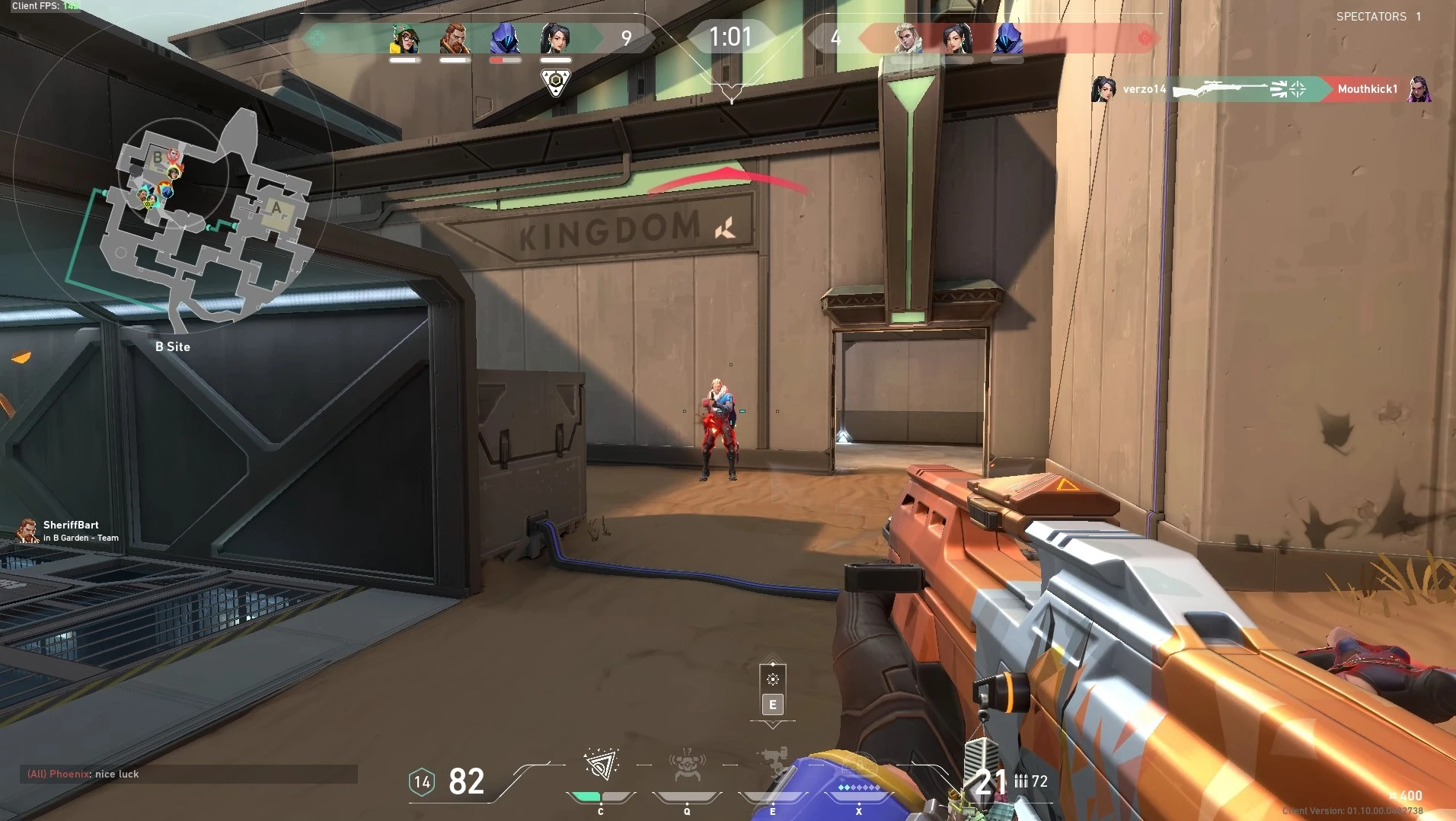Click Phoenix's 'nice luck' chat message
The height and width of the screenshot is (821, 1456).
point(84,774)
